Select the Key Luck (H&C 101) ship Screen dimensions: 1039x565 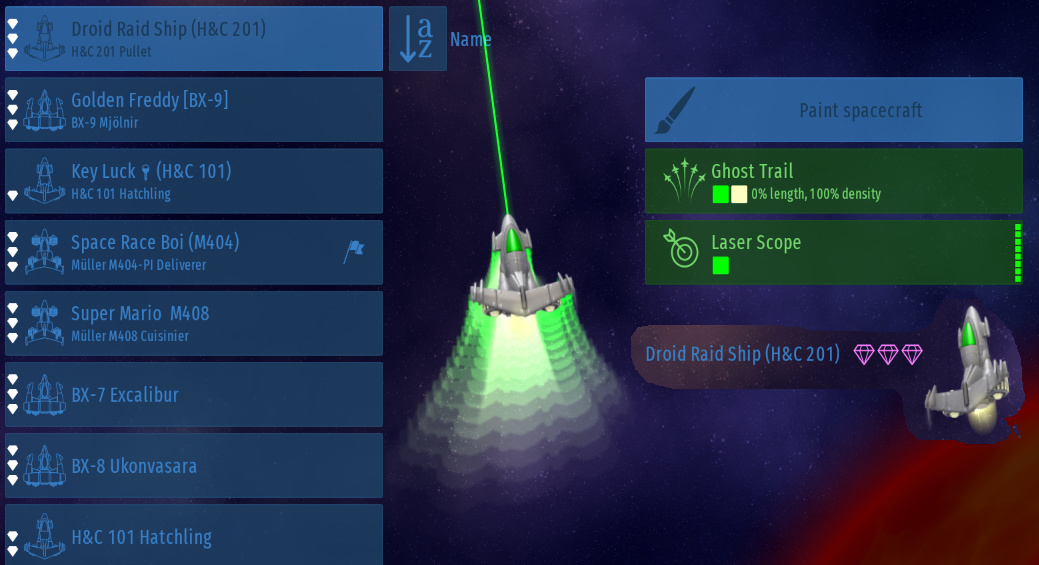pos(194,181)
